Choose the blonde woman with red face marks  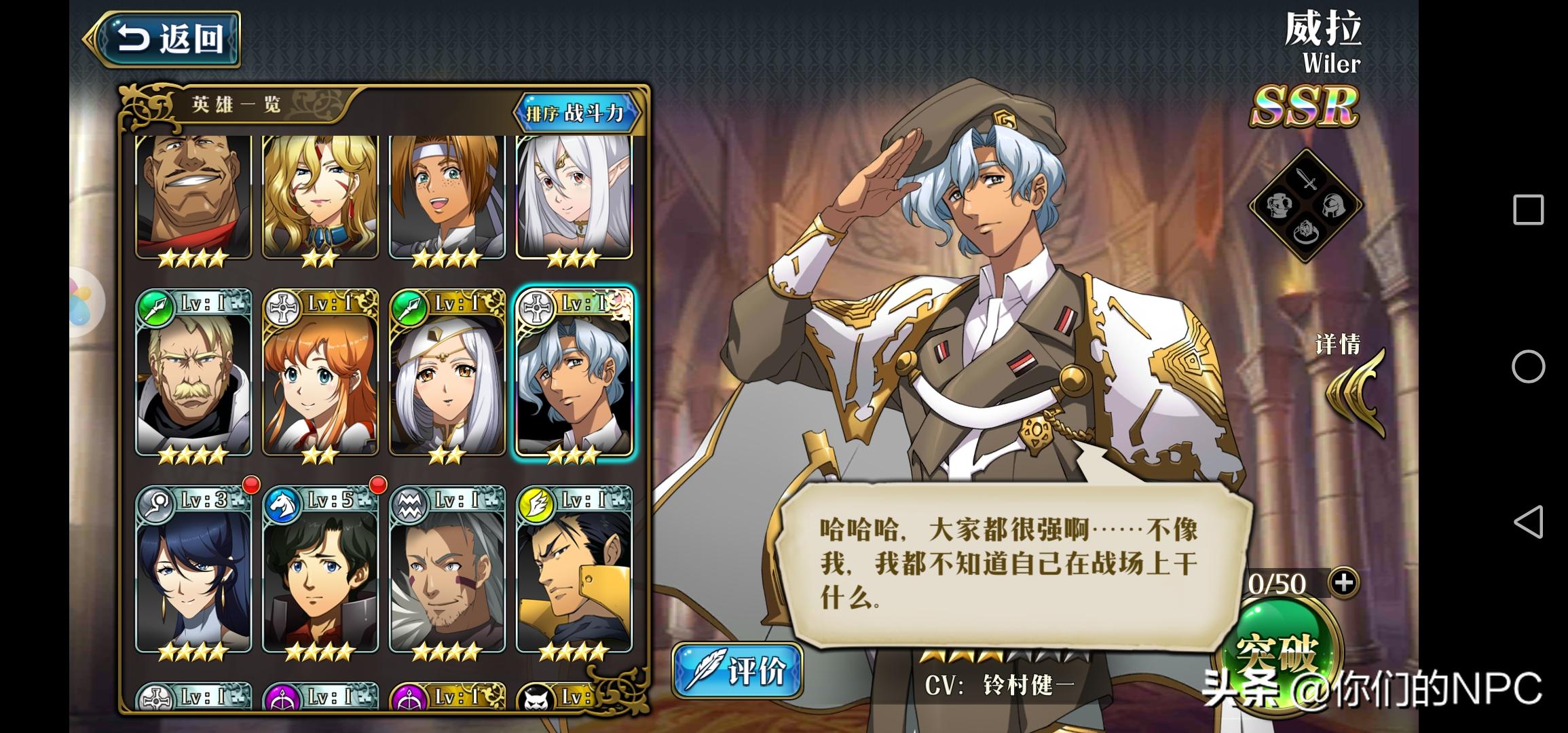click(320, 197)
